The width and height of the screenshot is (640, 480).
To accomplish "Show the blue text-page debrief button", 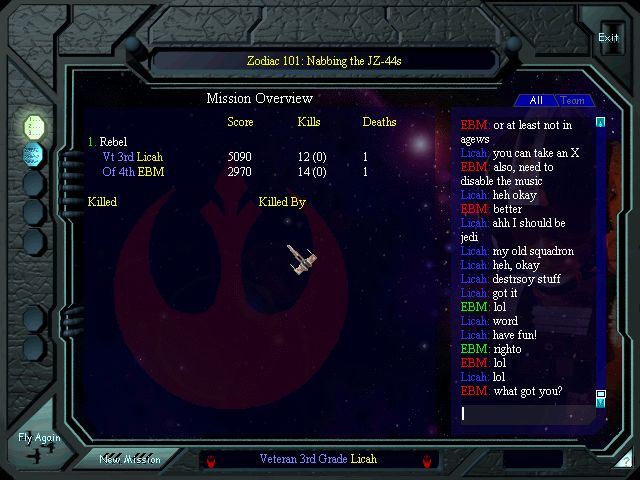I will (x=35, y=154).
